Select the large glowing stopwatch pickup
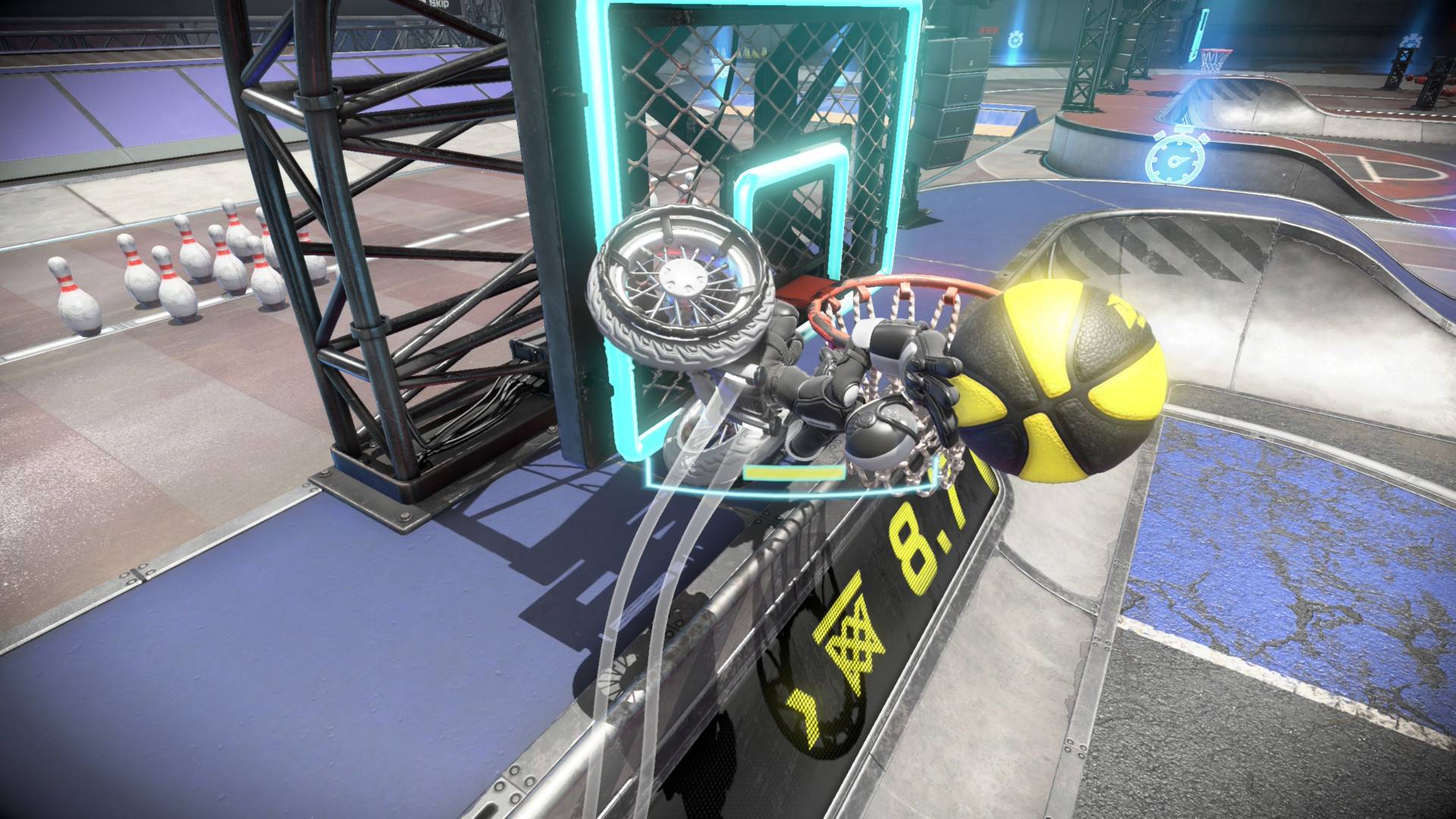The width and height of the screenshot is (1456, 819). click(1177, 159)
